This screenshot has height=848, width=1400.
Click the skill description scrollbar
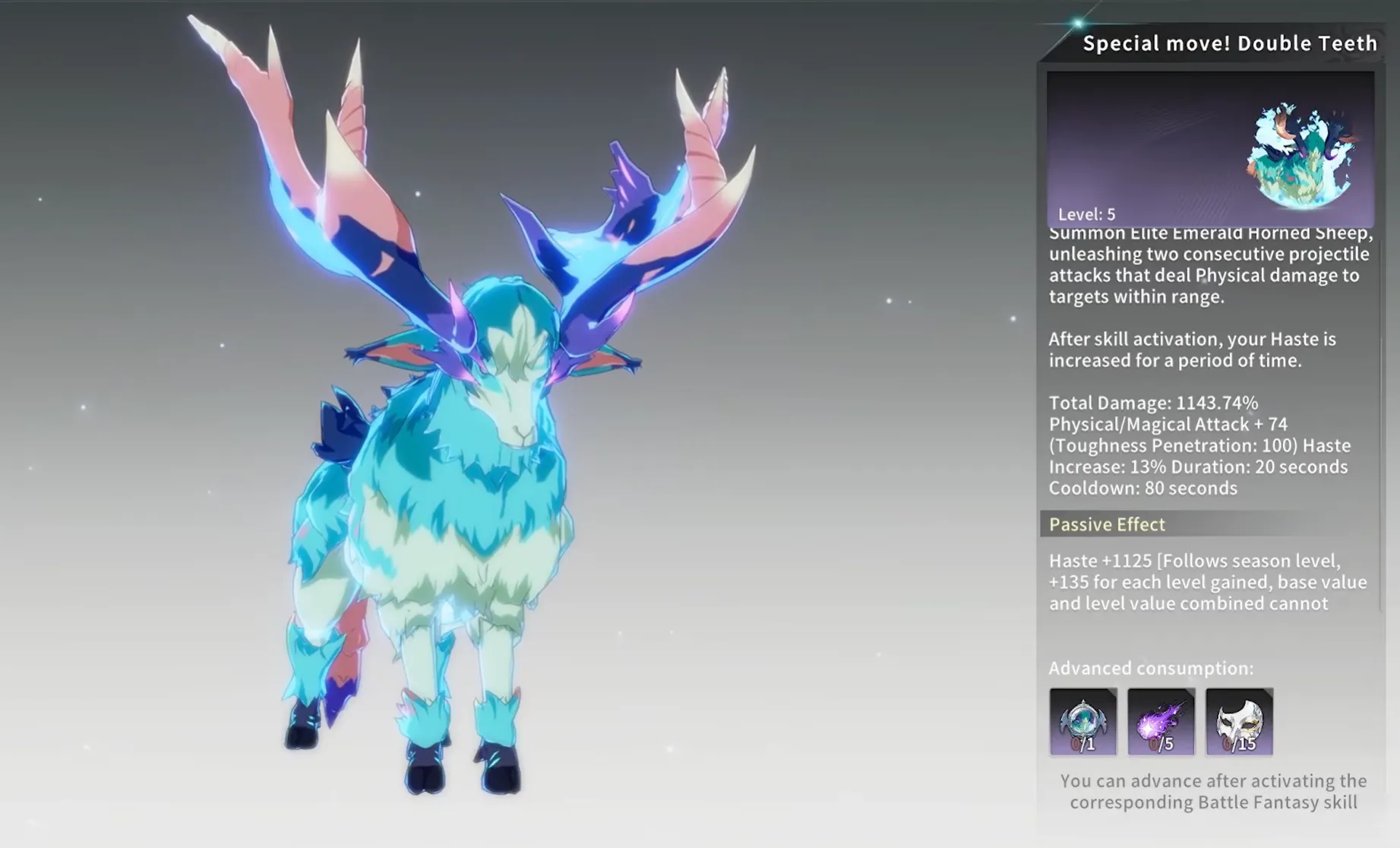tap(1382, 471)
